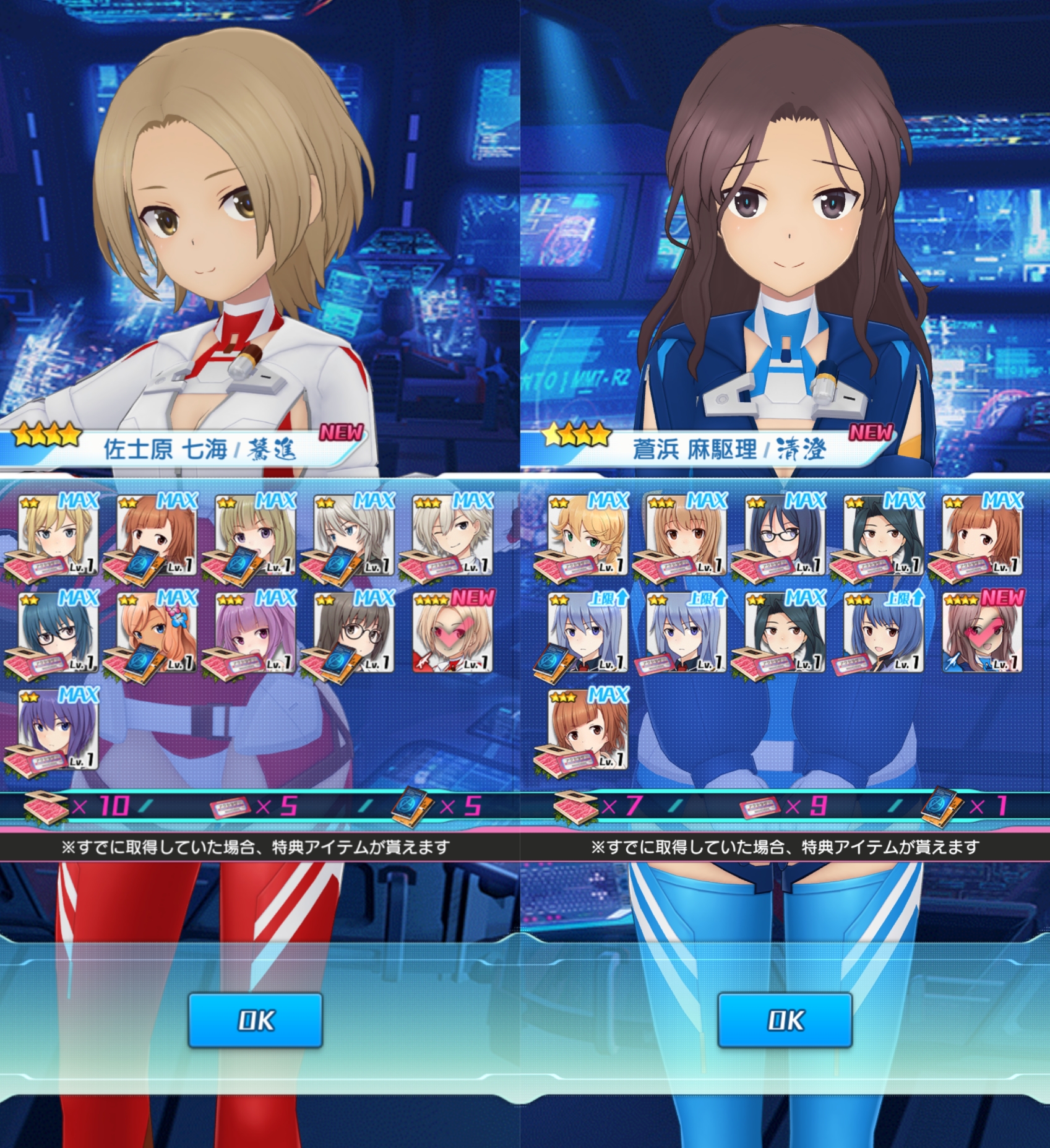1050x1148 pixels.
Task: Select the teal-haired girl wearing glasses
Action: (58, 632)
